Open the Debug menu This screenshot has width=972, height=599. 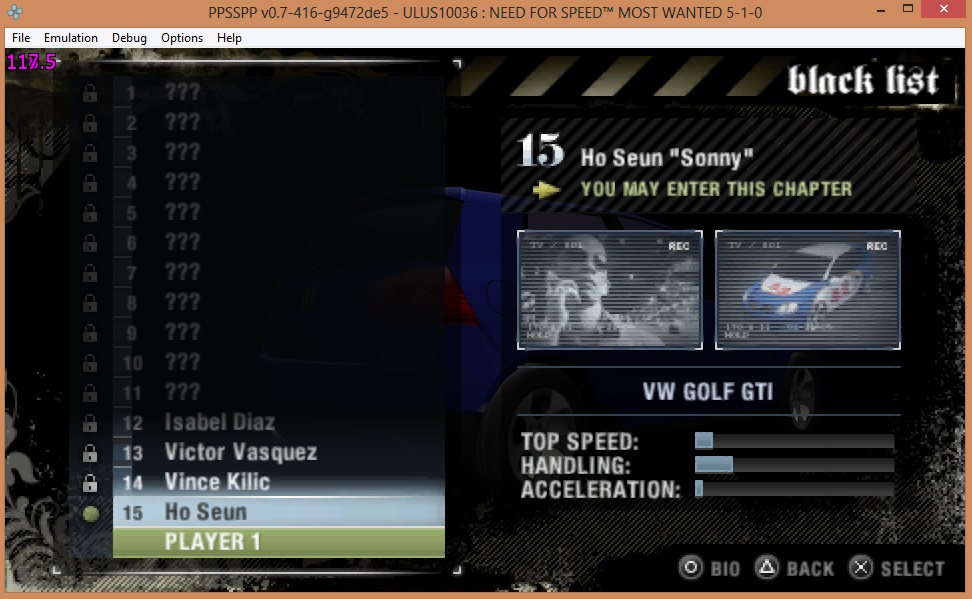[129, 38]
